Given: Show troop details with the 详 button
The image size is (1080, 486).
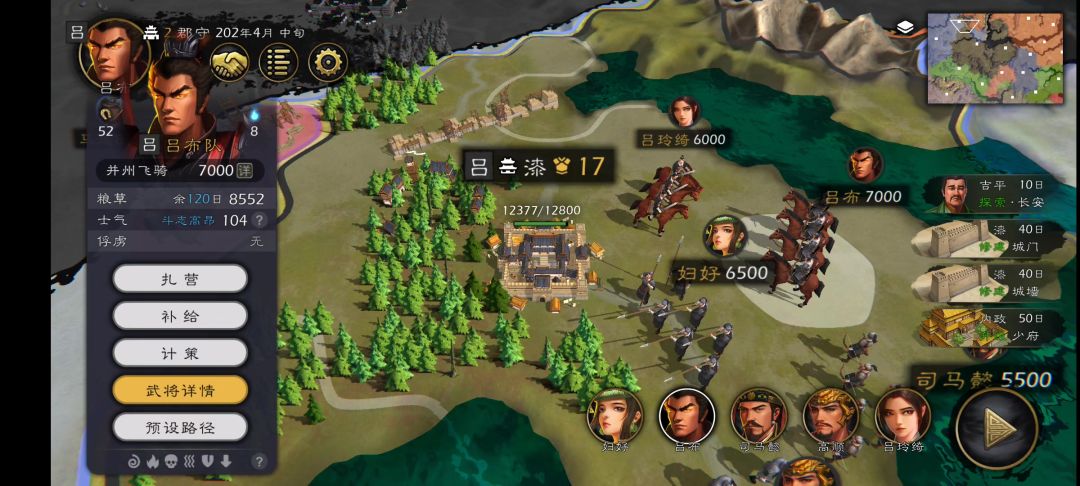Looking at the screenshot, I should (x=244, y=171).
